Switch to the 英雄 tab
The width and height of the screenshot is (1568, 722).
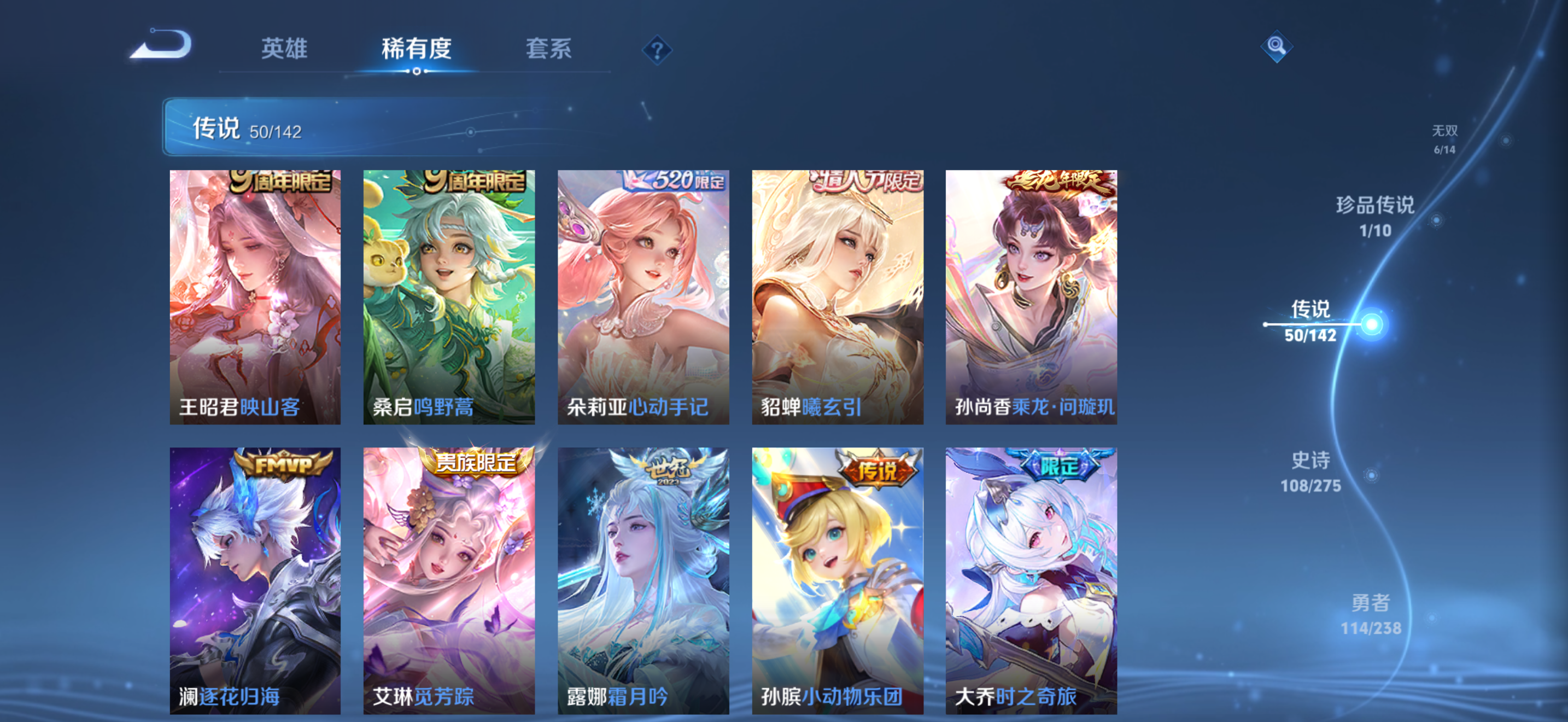click(x=283, y=50)
